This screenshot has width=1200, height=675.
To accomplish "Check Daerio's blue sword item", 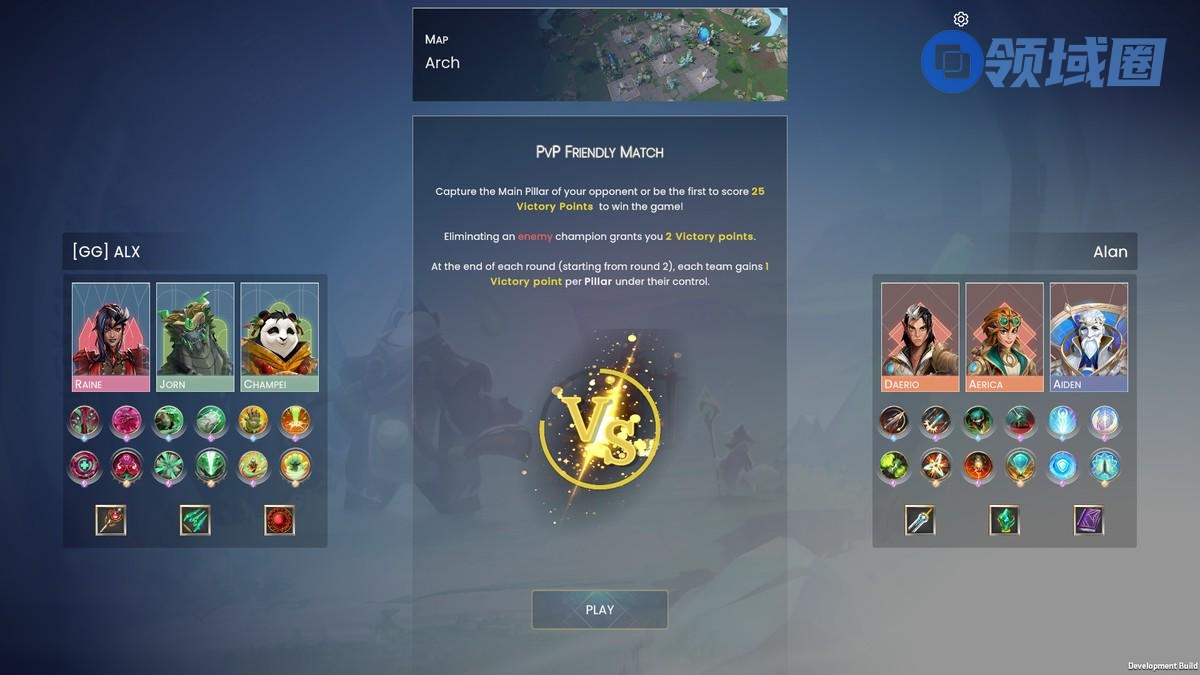I will tap(920, 520).
